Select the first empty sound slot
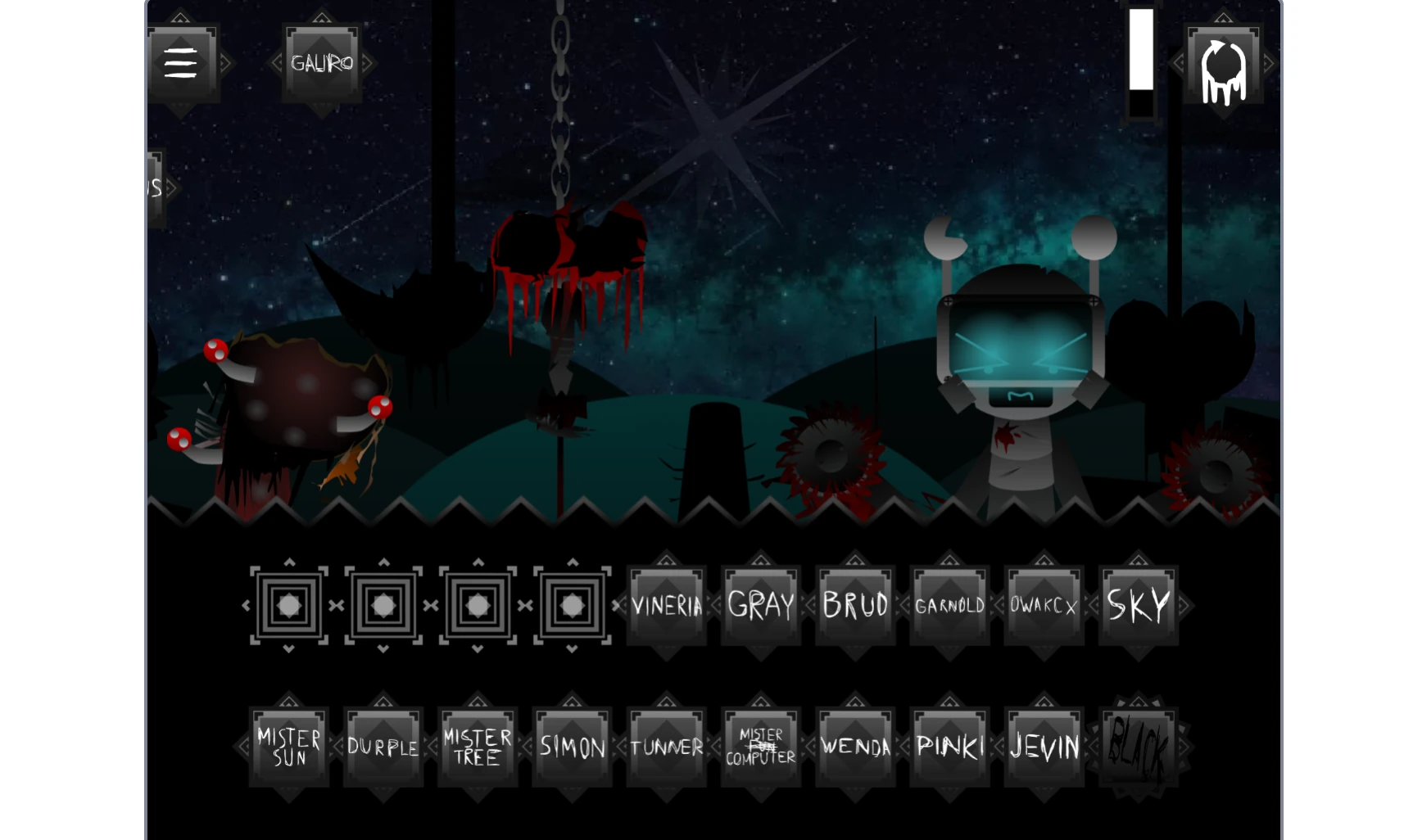 [x=288, y=605]
